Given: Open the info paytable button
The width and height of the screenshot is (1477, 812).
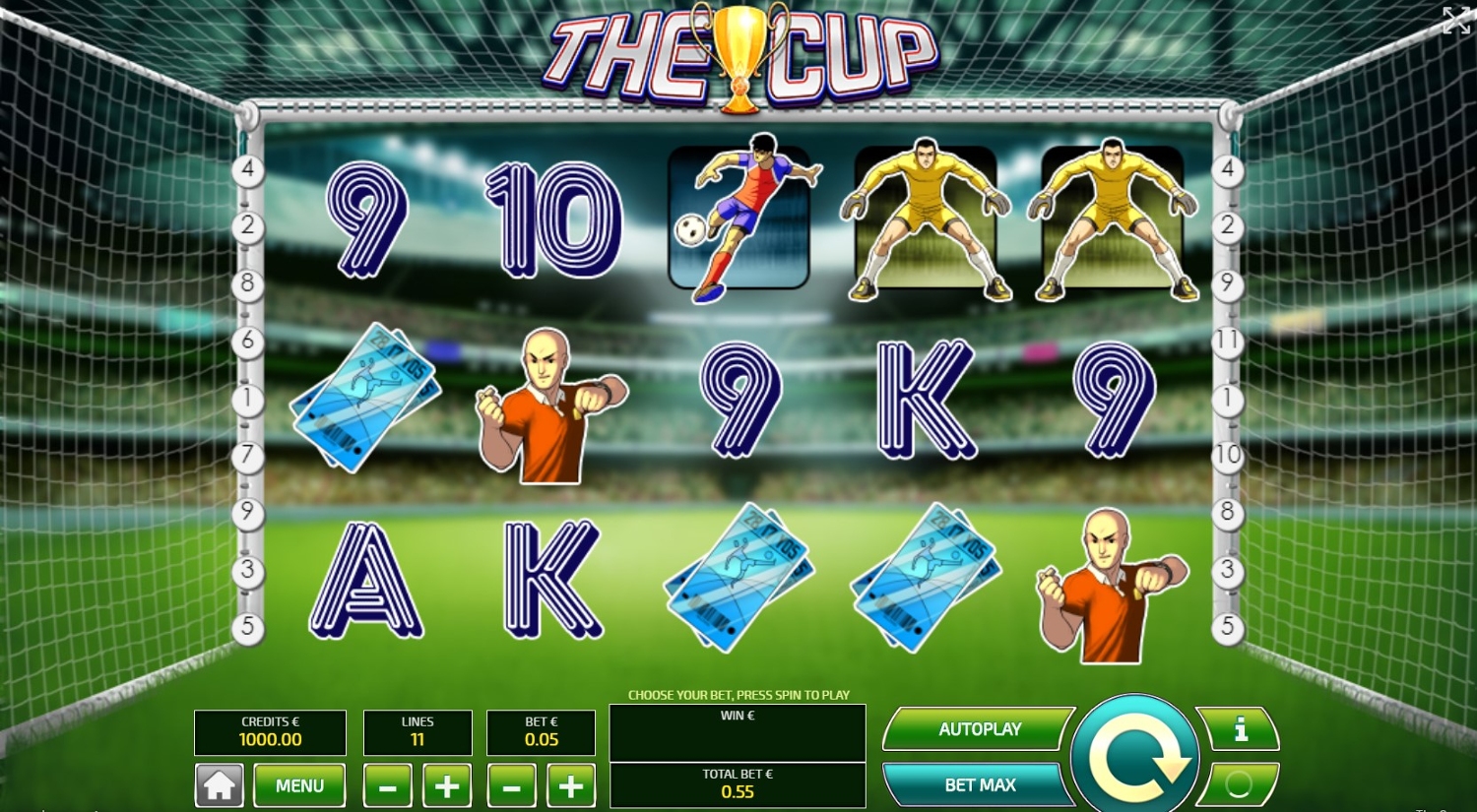Looking at the screenshot, I should click(x=1239, y=729).
